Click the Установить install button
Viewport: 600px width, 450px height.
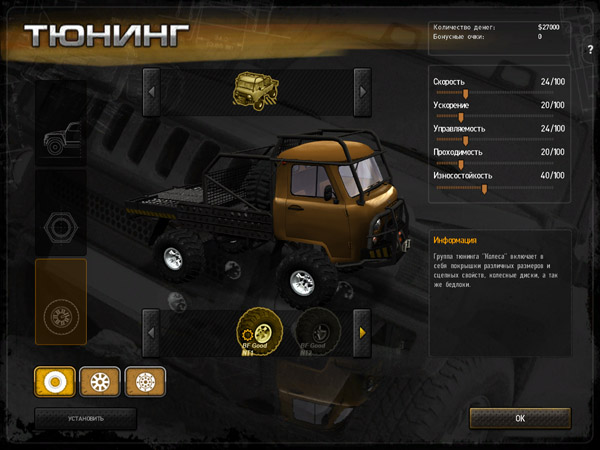tap(85, 418)
